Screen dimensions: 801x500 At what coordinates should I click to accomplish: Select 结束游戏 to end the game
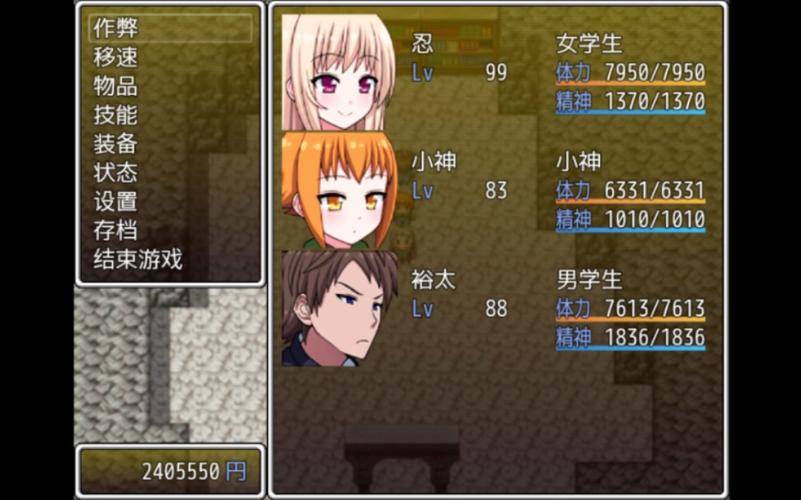point(138,260)
